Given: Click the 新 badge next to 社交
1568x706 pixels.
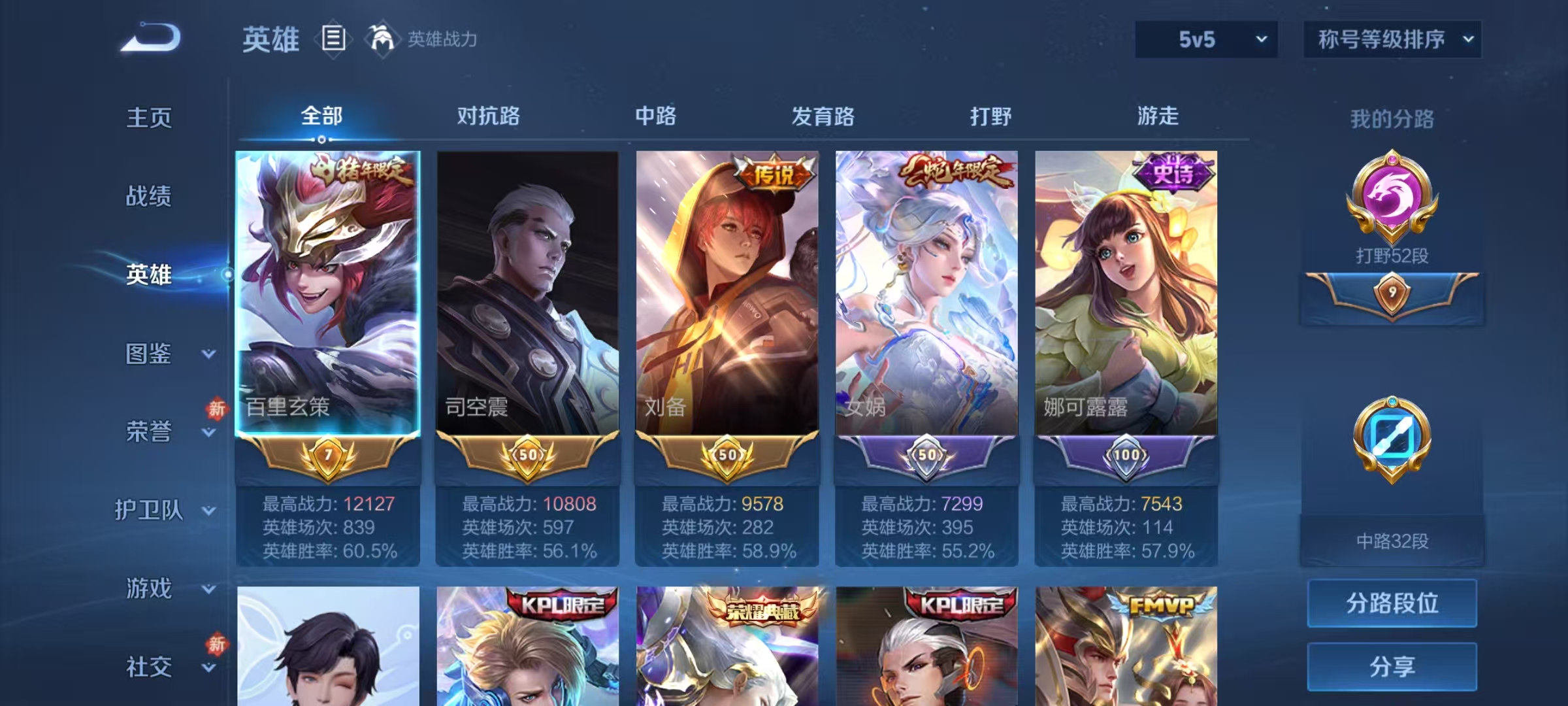Looking at the screenshot, I should [216, 643].
